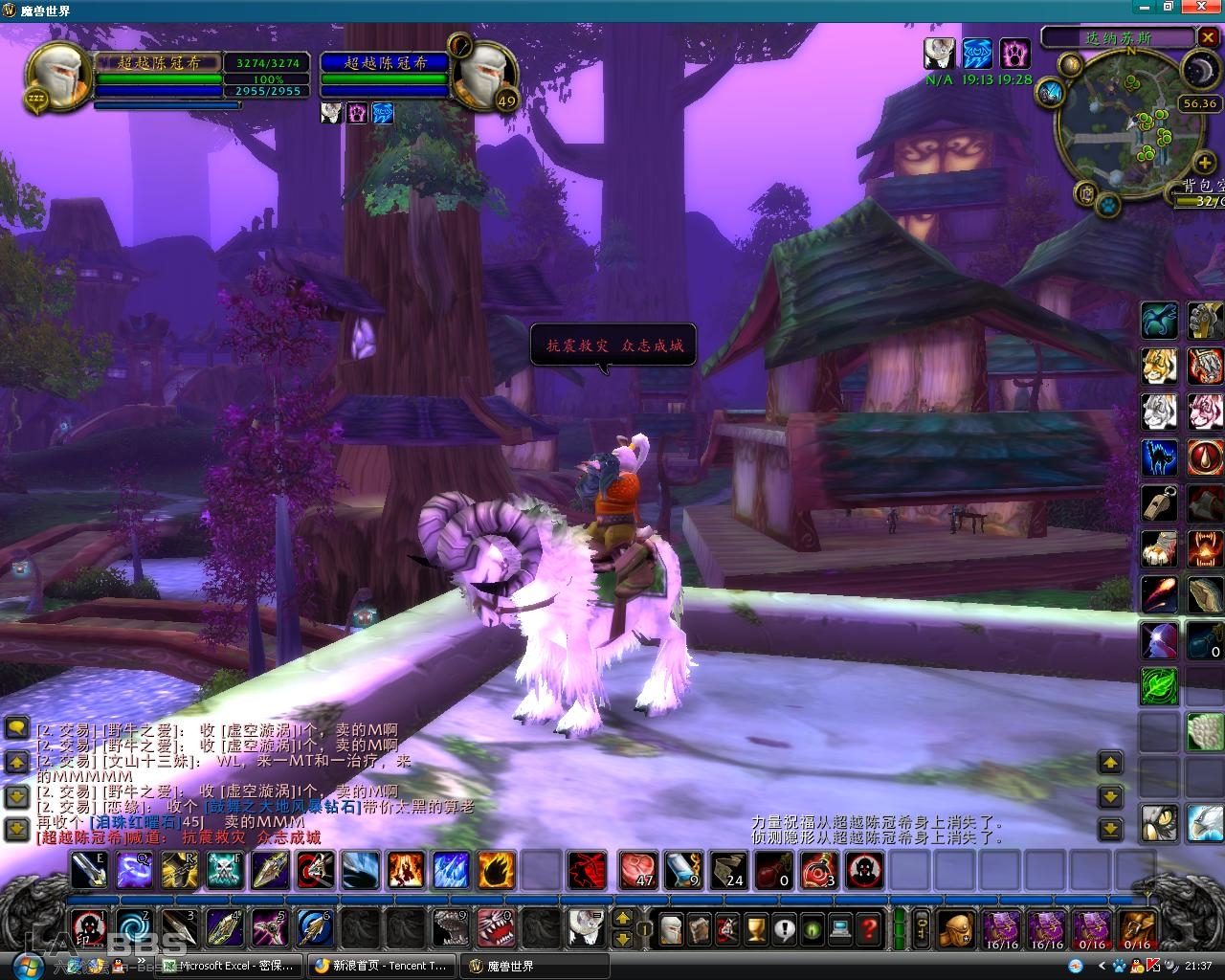The height and width of the screenshot is (980, 1225).
Task: Activate the flame paw ability on hotbar
Action: [496, 870]
